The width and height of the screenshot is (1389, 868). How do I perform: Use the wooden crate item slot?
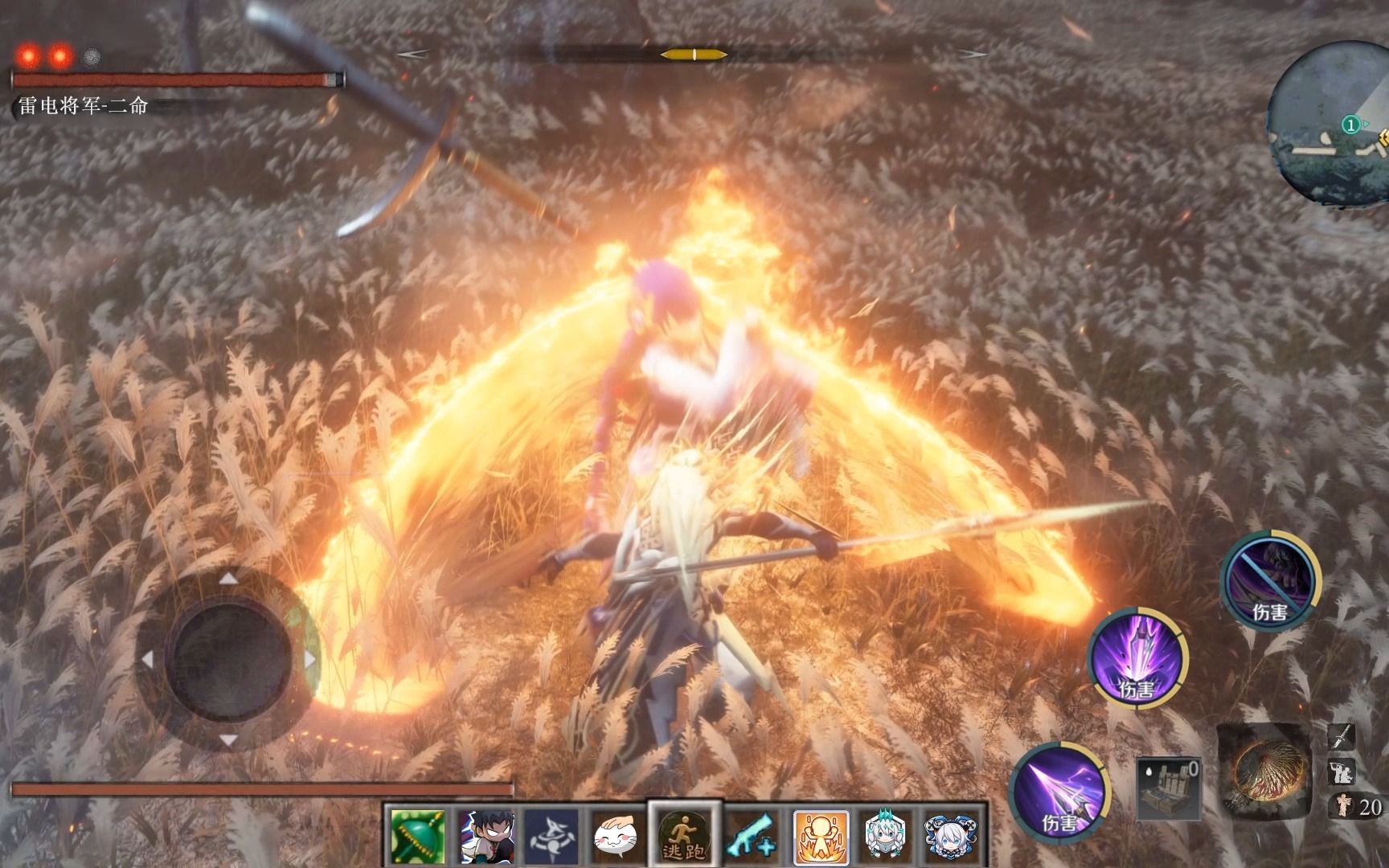point(1168,788)
